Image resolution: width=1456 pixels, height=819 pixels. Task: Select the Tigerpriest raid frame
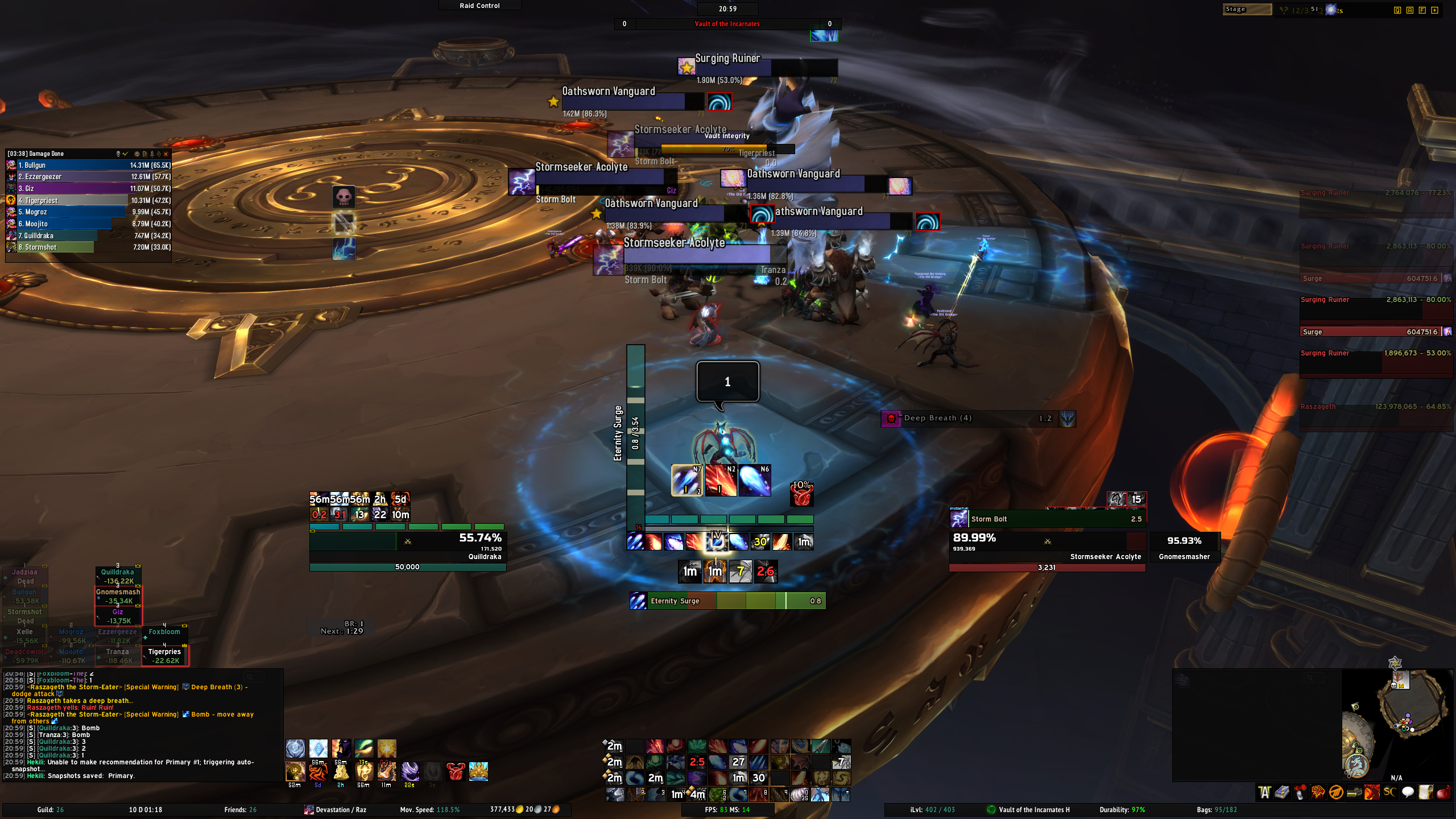[165, 656]
